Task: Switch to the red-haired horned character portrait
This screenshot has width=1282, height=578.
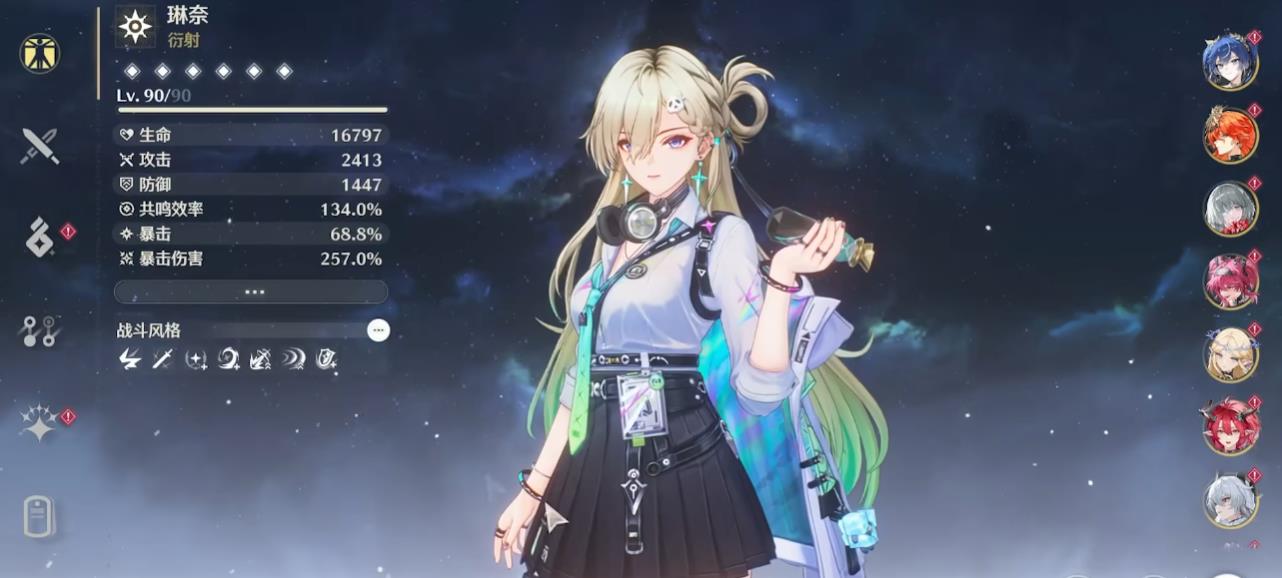Action: click(1229, 428)
